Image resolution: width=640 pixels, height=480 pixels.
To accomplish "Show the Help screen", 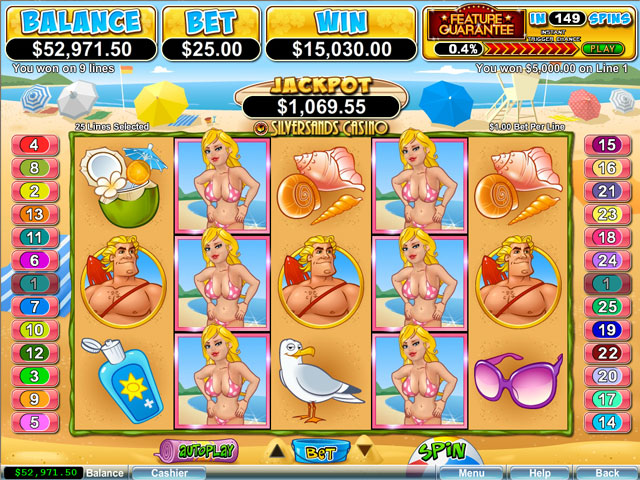I will [539, 472].
